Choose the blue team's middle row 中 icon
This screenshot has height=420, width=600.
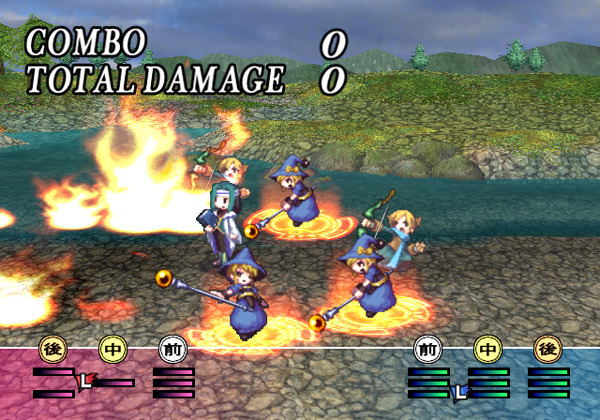pyautogui.click(x=488, y=350)
